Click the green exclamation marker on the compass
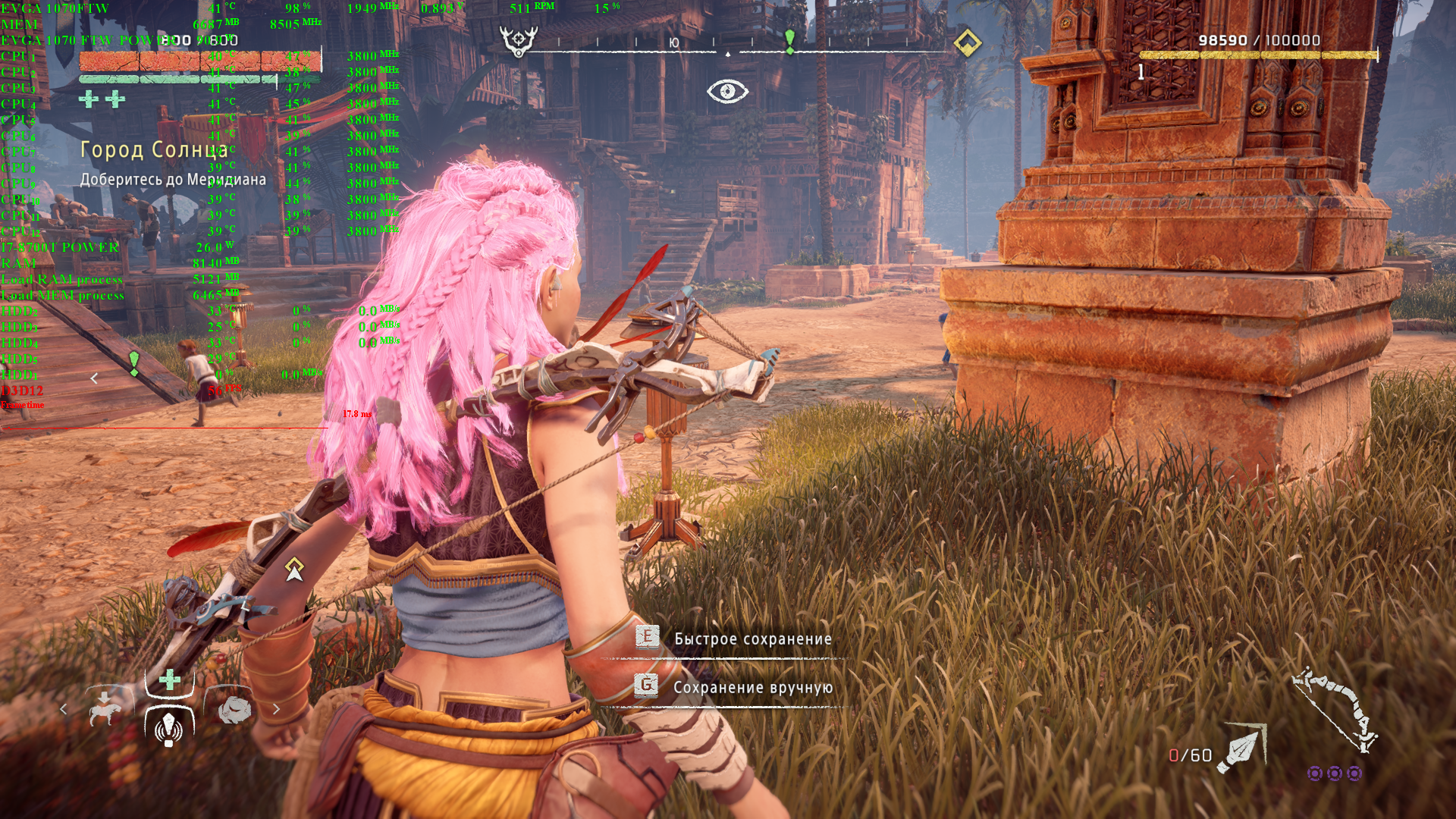 coord(789,41)
